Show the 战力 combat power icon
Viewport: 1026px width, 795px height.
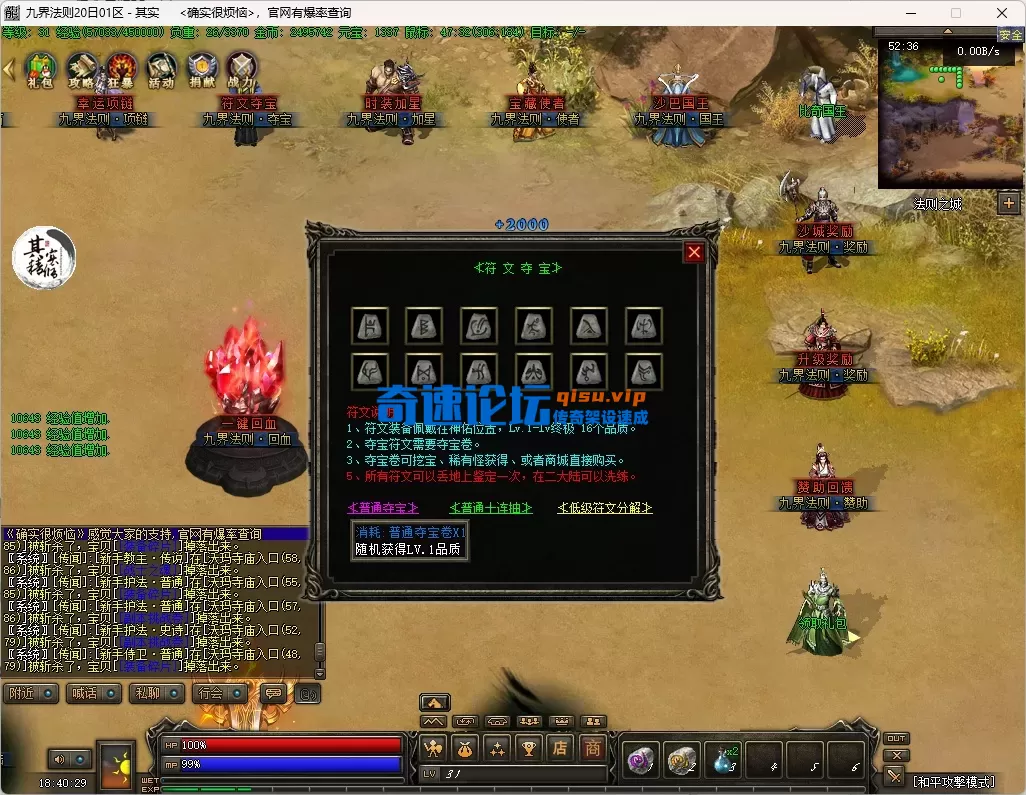click(x=241, y=68)
